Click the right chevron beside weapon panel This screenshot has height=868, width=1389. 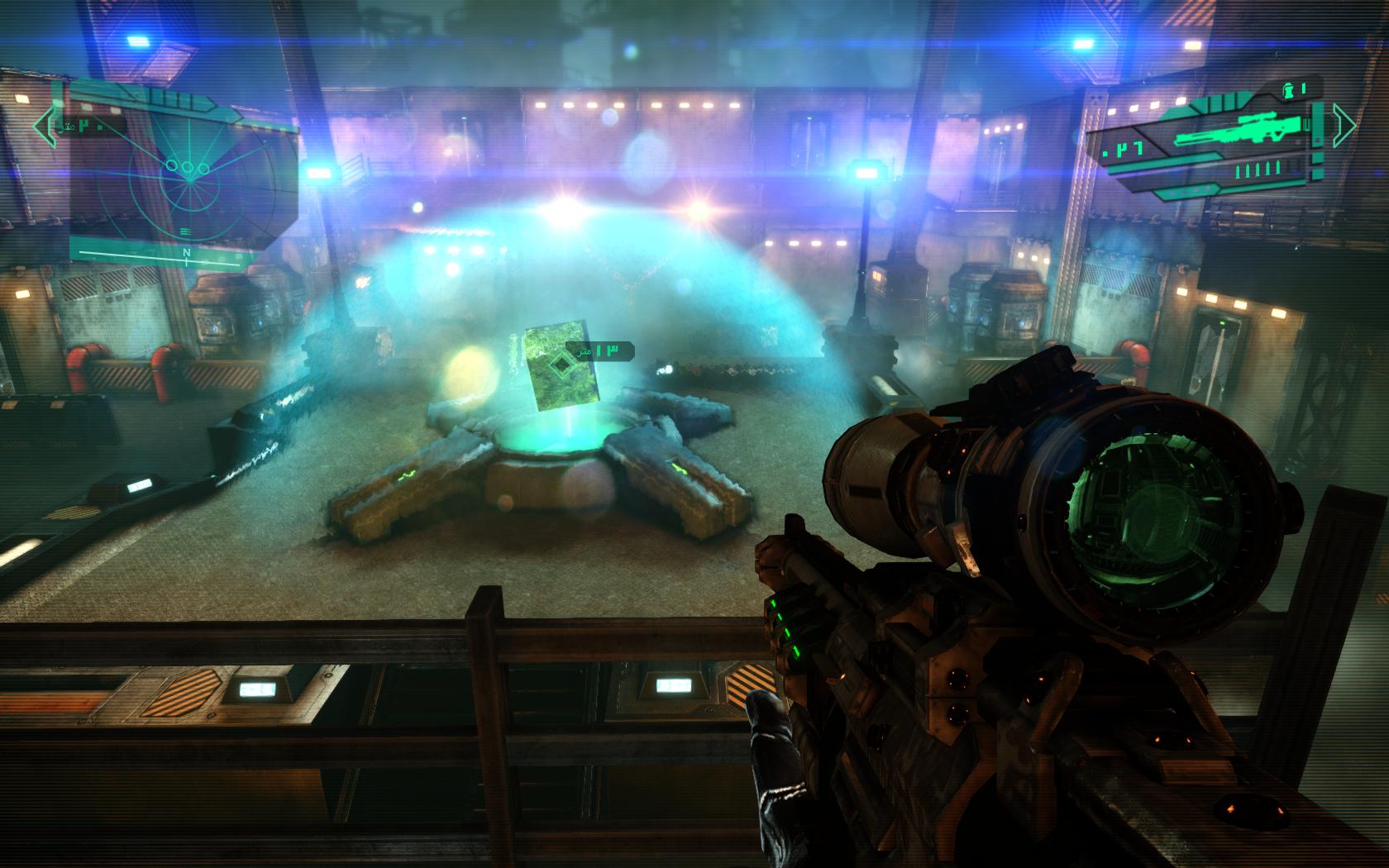point(1344,124)
